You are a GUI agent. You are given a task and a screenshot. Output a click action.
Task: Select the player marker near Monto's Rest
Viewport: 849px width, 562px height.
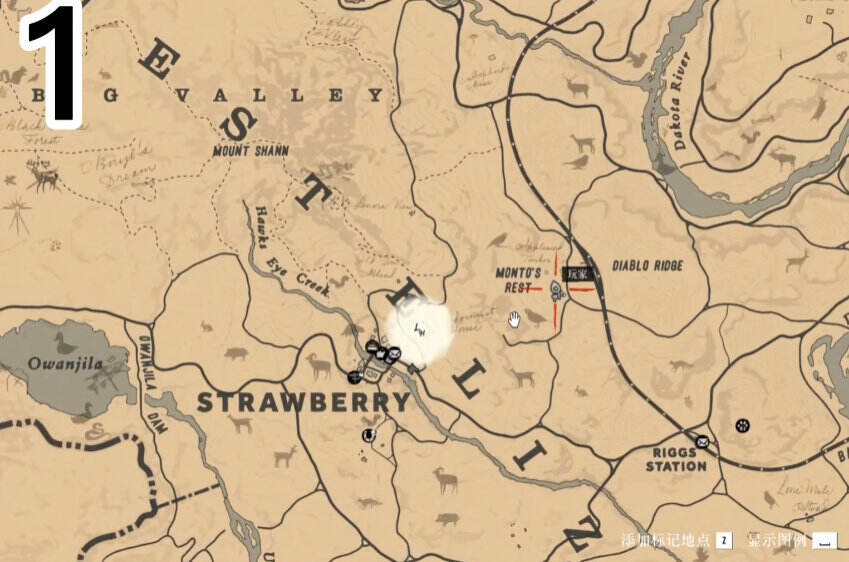pos(558,291)
